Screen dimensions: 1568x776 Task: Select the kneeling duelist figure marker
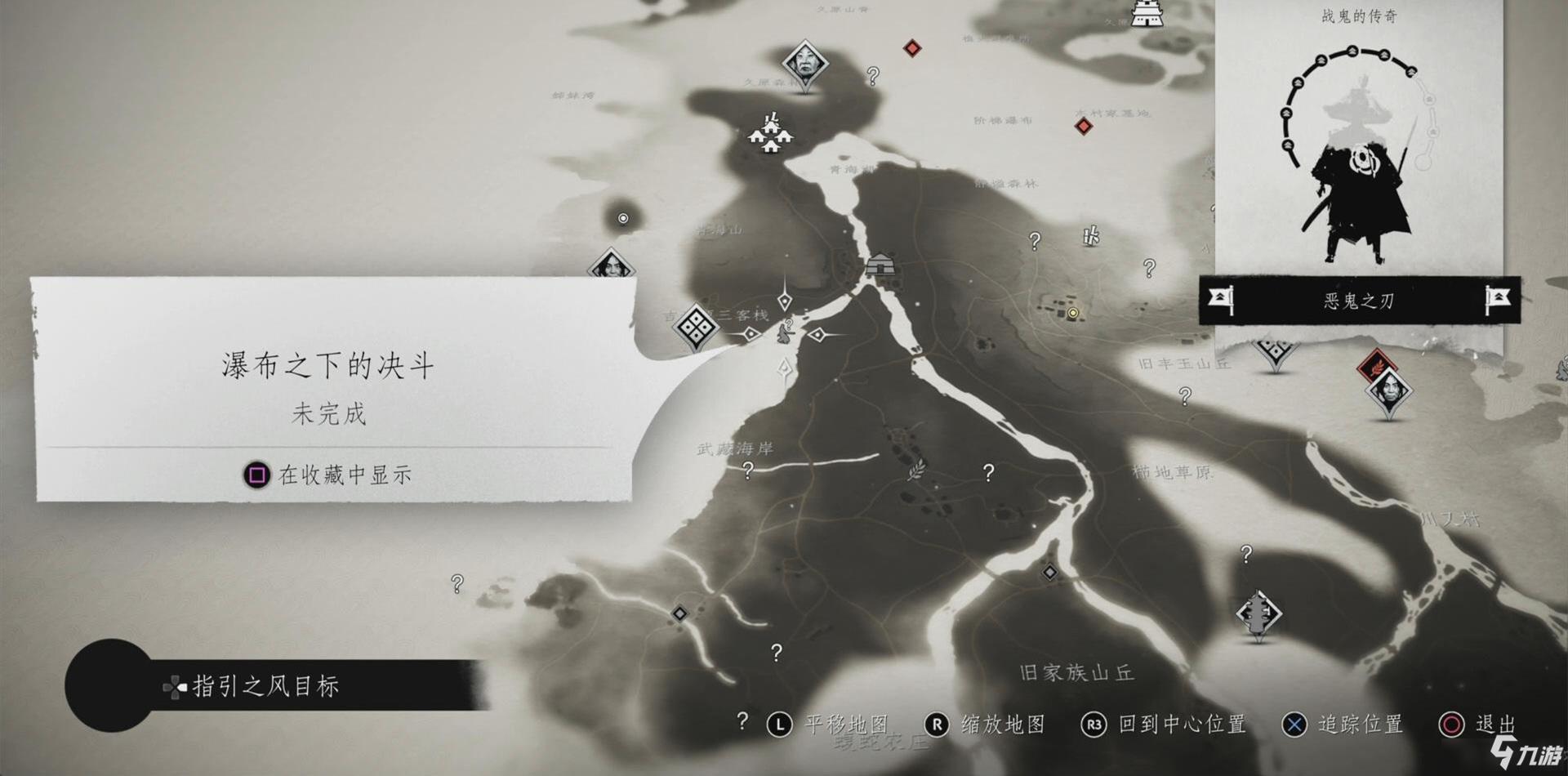pyautogui.click(x=786, y=331)
